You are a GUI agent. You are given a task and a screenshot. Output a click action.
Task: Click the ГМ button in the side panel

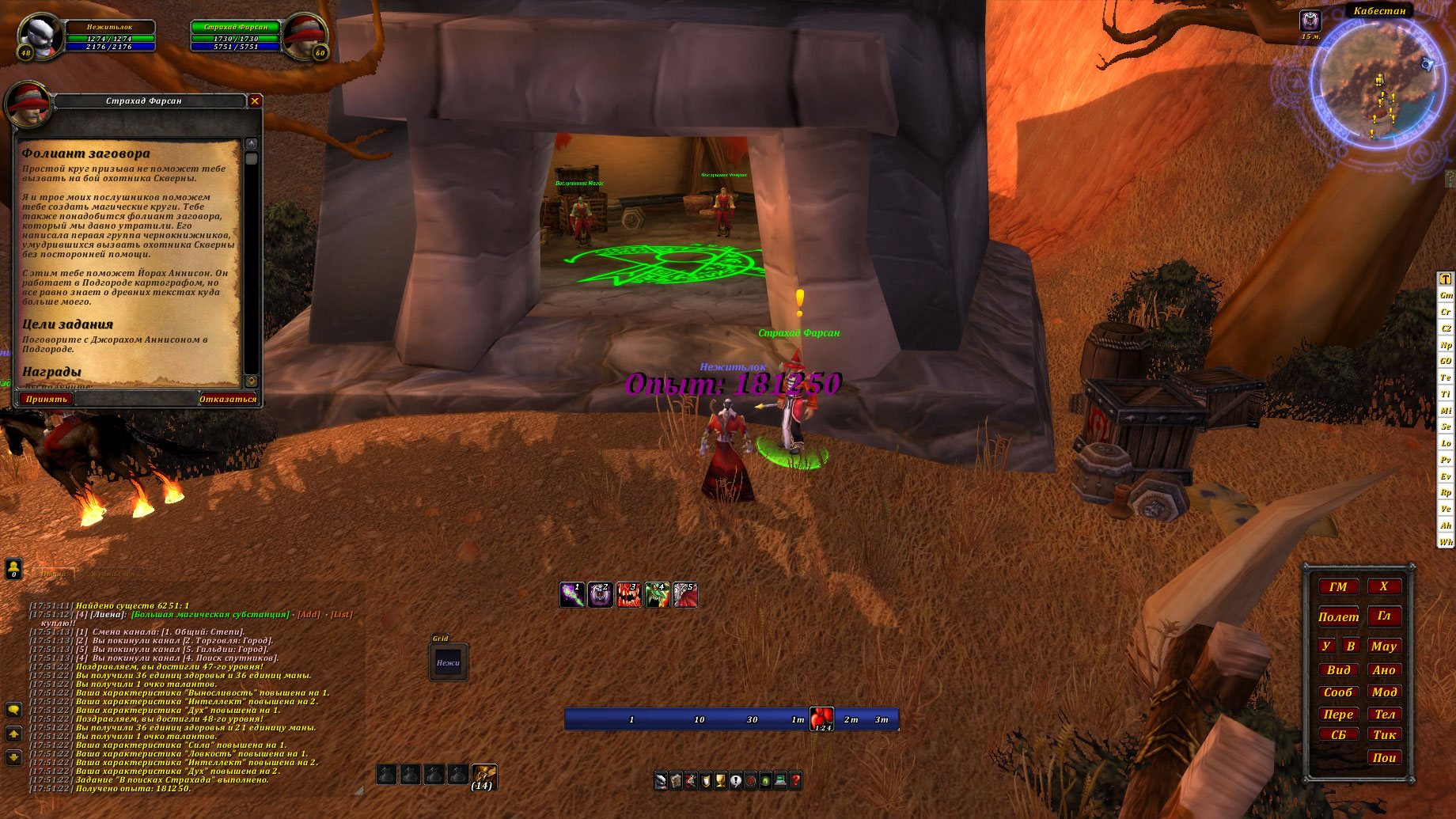pos(1338,587)
